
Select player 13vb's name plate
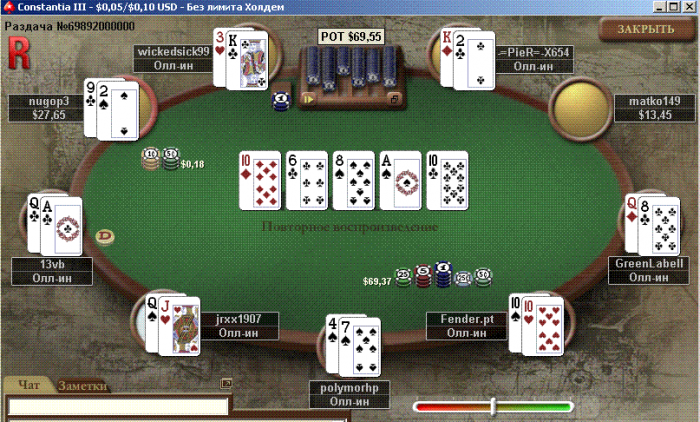[x=51, y=271]
